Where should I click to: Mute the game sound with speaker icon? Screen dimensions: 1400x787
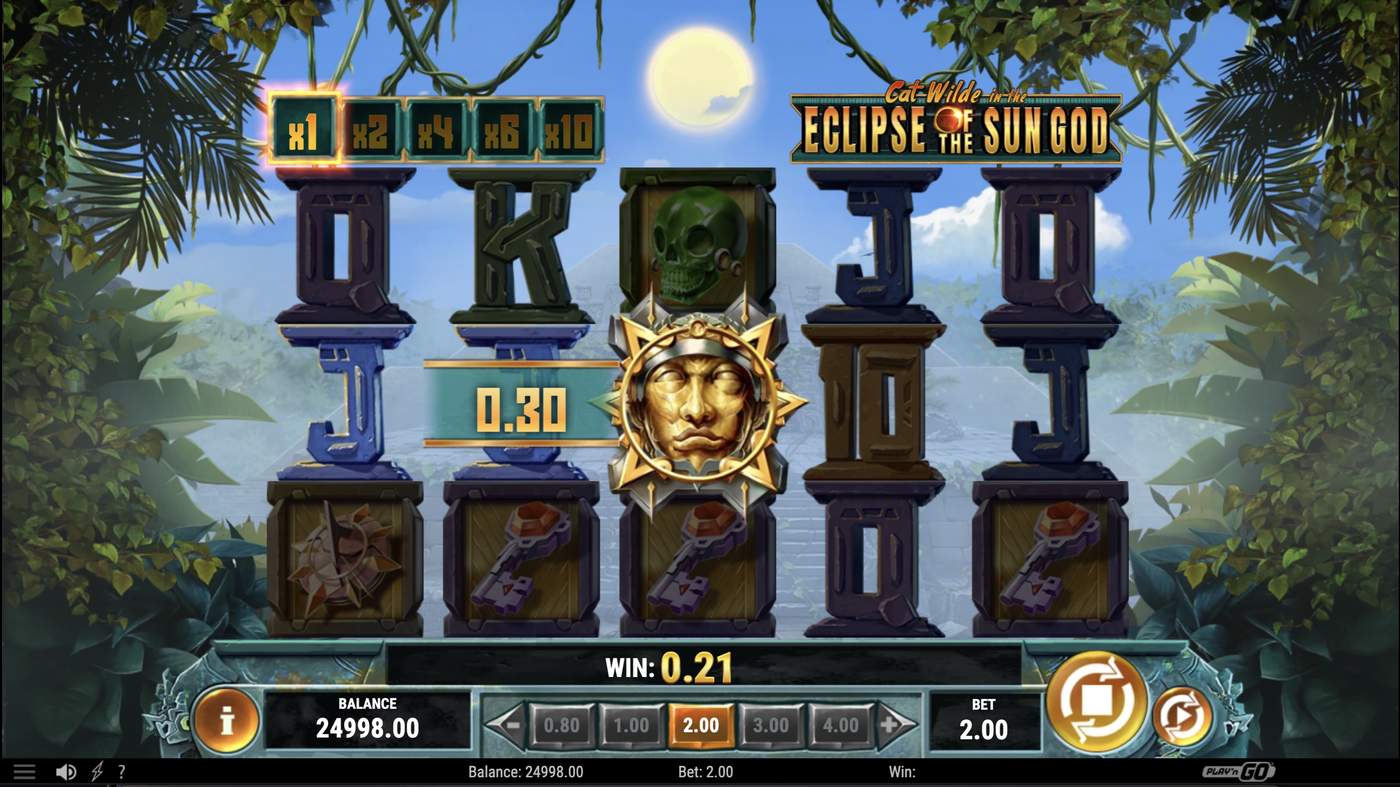pos(66,770)
